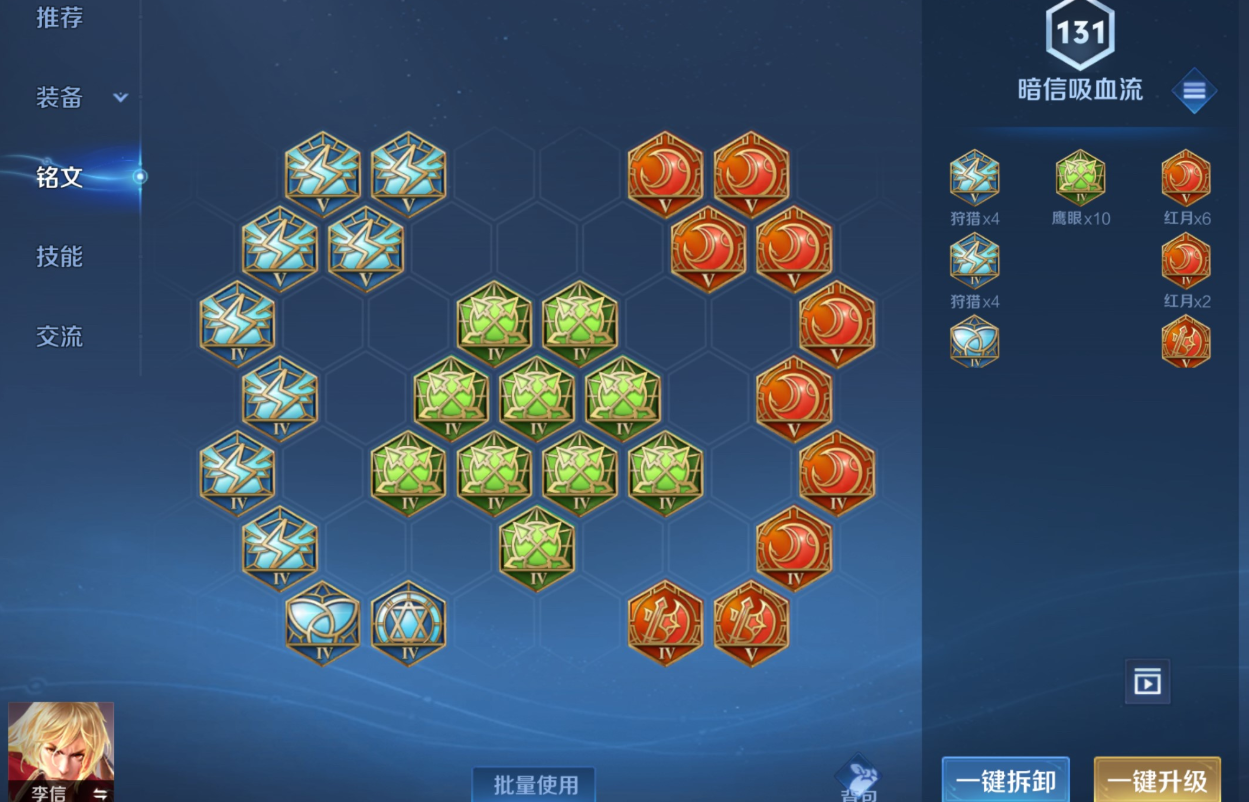
Task: Click the 一键拆卸 button
Action: point(1005,780)
